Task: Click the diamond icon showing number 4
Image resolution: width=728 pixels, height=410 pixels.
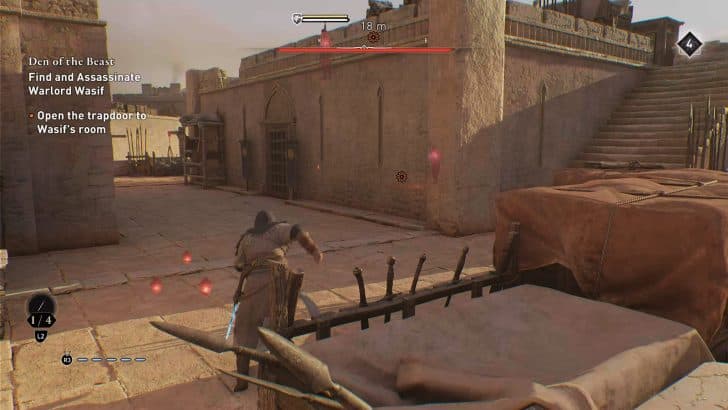Action: coord(689,43)
